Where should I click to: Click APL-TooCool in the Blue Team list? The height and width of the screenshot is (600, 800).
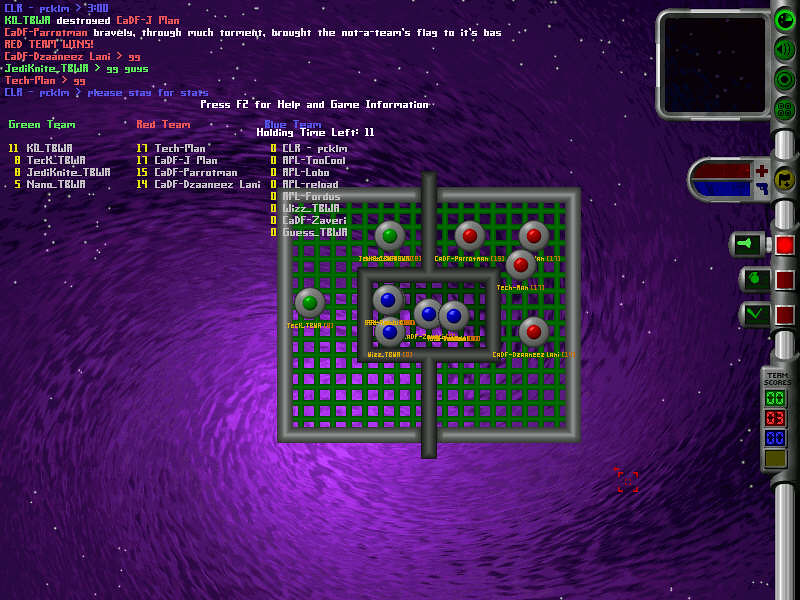click(314, 160)
